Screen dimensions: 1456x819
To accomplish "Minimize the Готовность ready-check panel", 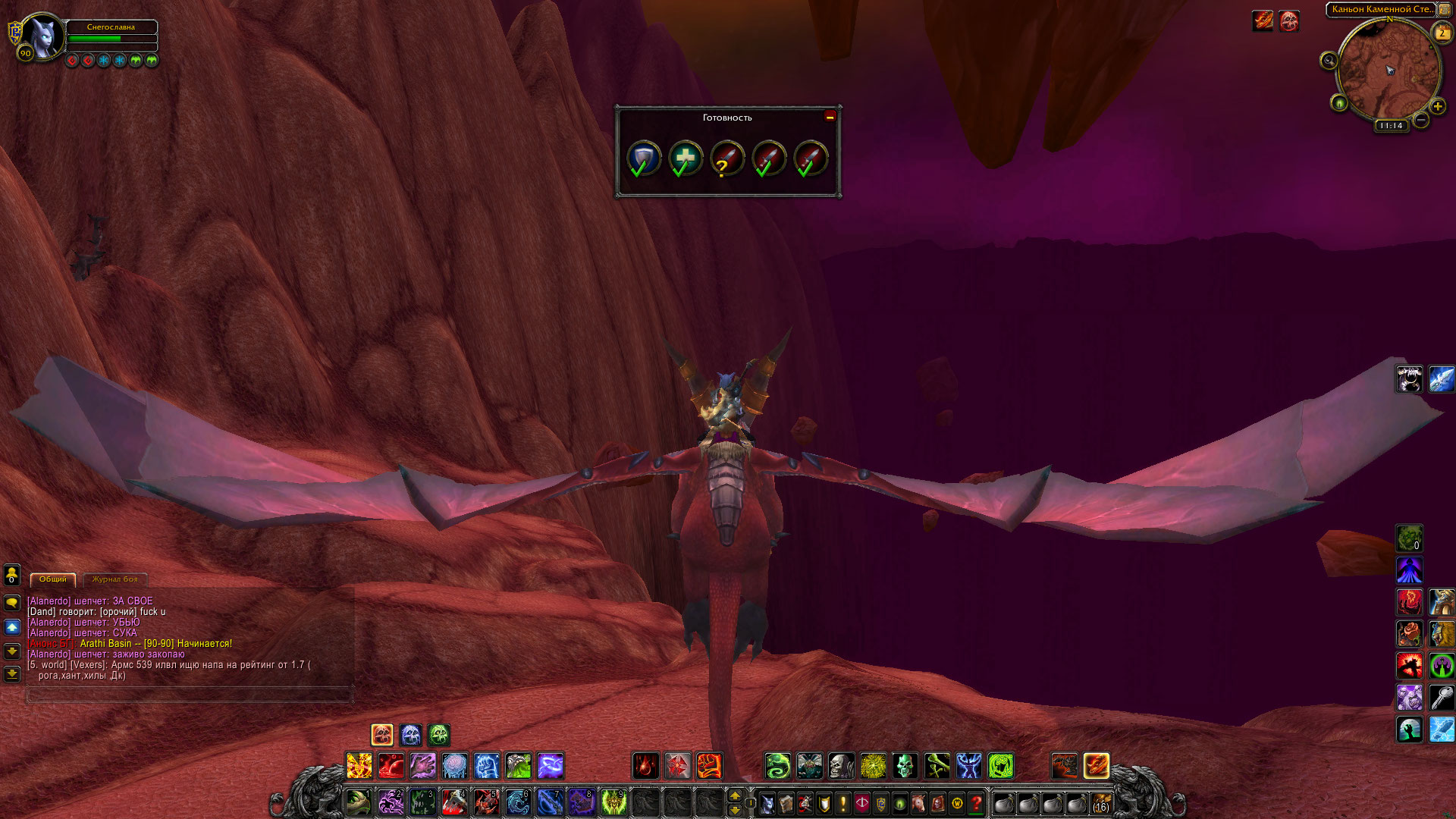I will tap(830, 116).
